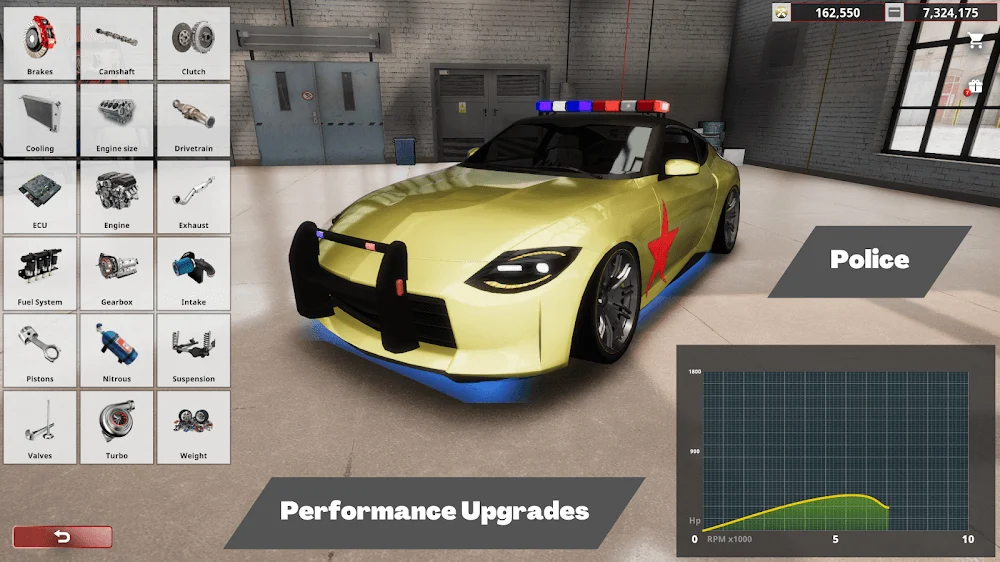Open the Drivetrain upgrade
Image resolution: width=1000 pixels, height=562 pixels.
pyautogui.click(x=193, y=121)
